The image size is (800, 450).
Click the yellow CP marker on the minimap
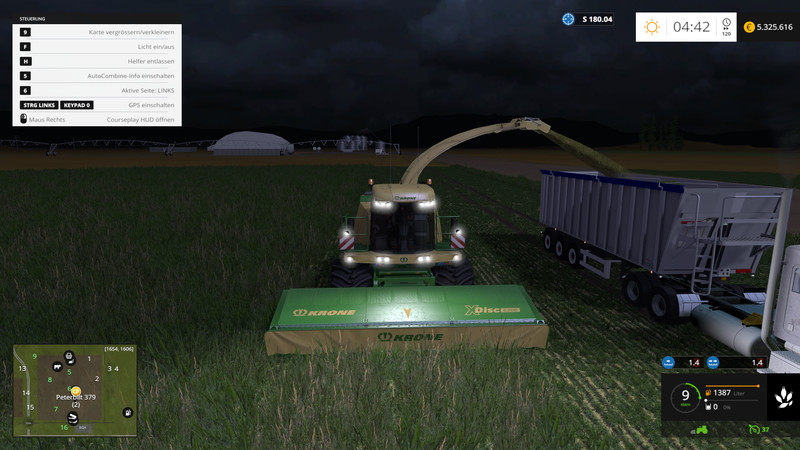point(76,391)
